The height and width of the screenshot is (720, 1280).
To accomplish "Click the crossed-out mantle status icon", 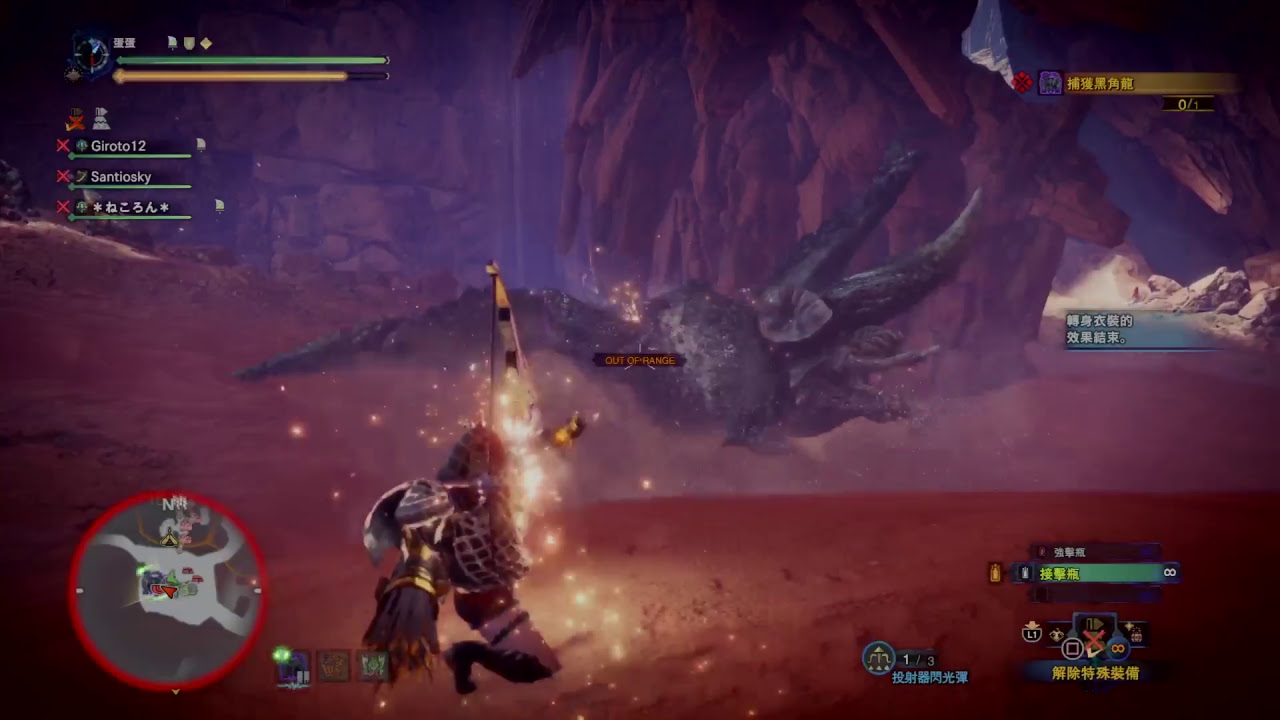I will [75, 120].
